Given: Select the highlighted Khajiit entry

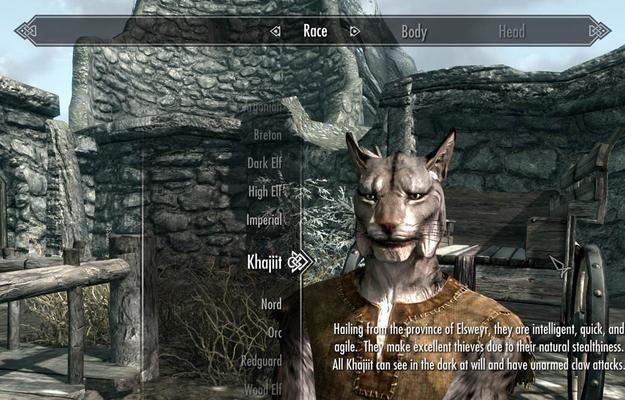Looking at the screenshot, I should [x=264, y=262].
